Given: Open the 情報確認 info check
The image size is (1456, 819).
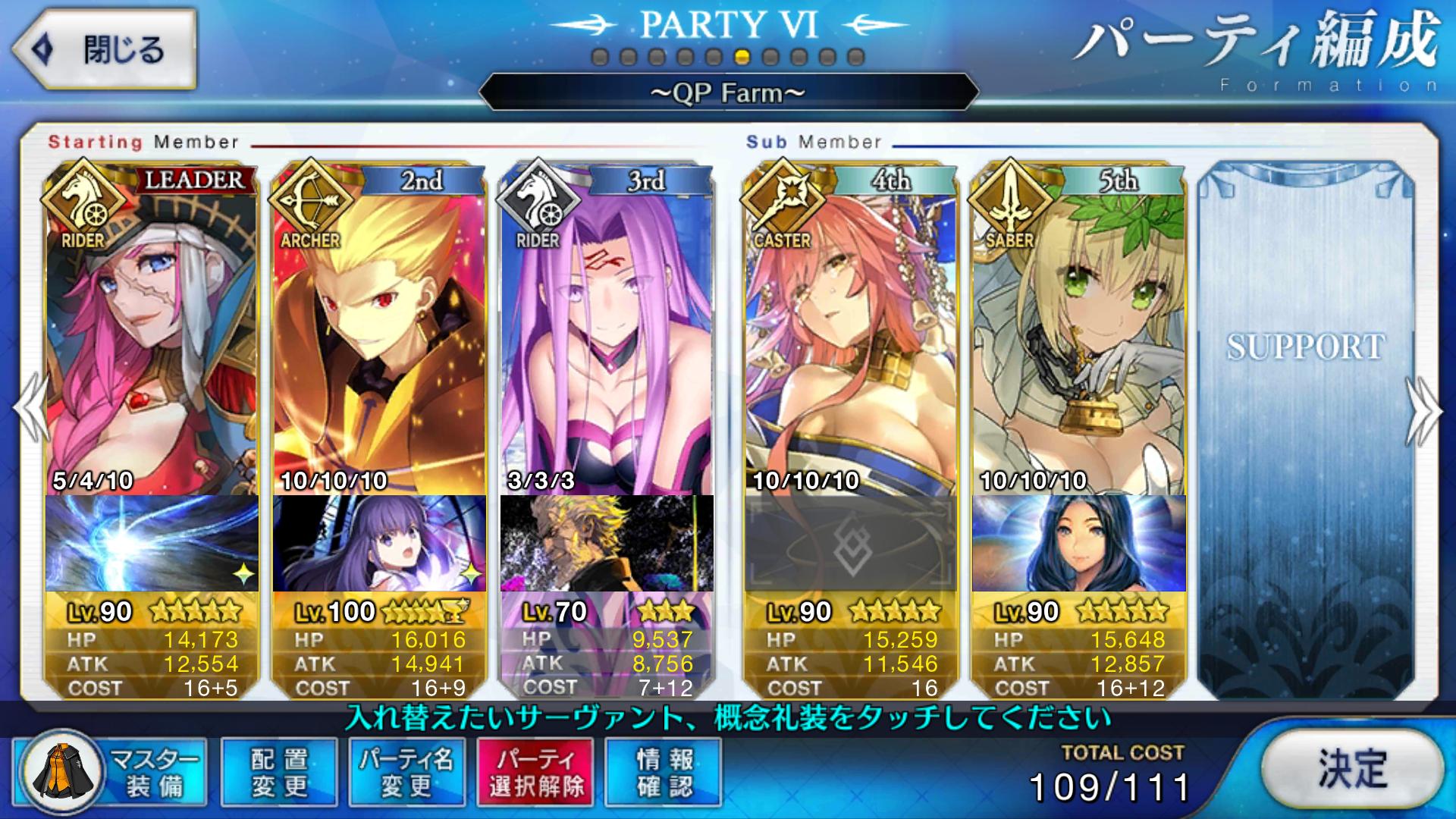Looking at the screenshot, I should 664,772.
